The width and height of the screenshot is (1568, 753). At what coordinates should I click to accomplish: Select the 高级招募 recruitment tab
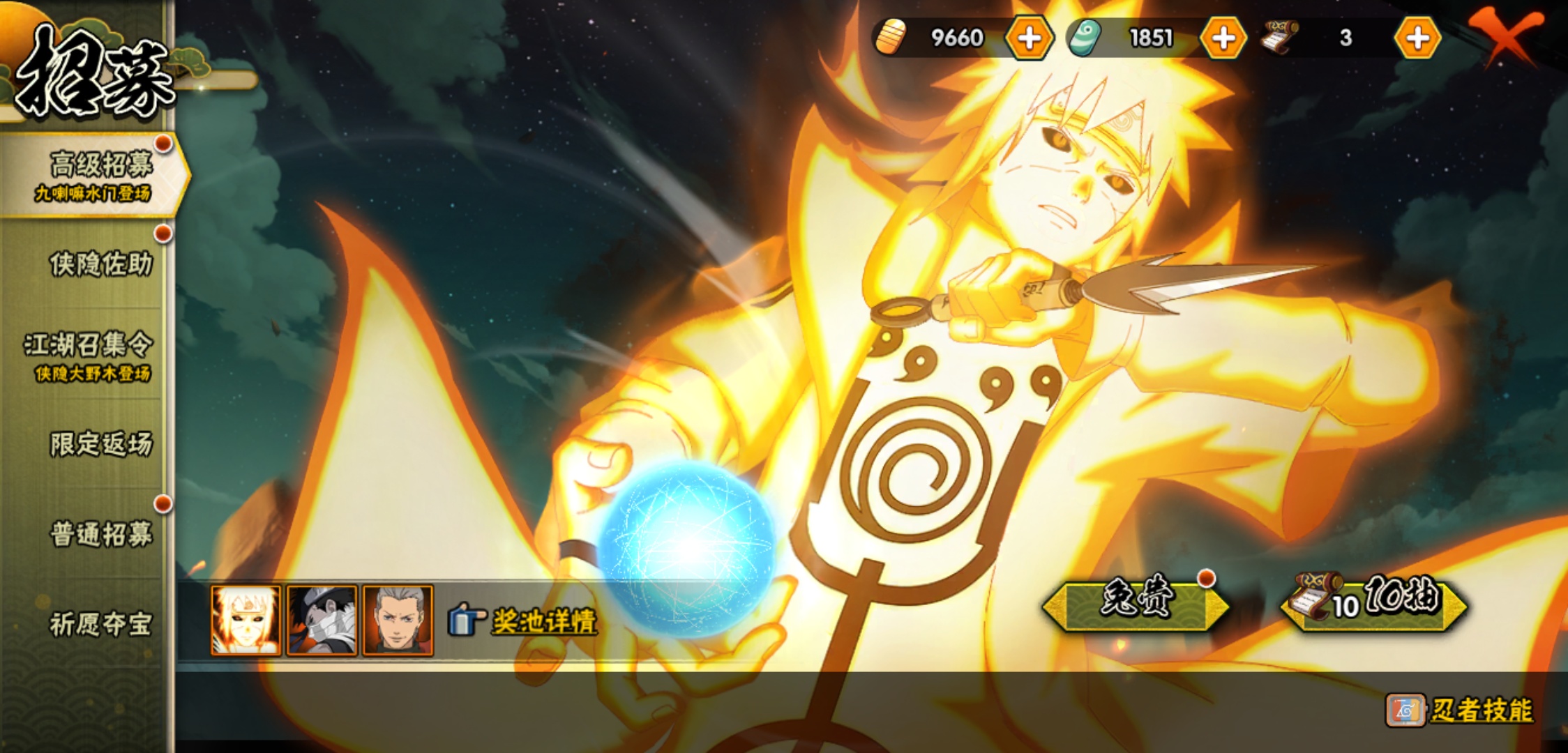coord(98,174)
